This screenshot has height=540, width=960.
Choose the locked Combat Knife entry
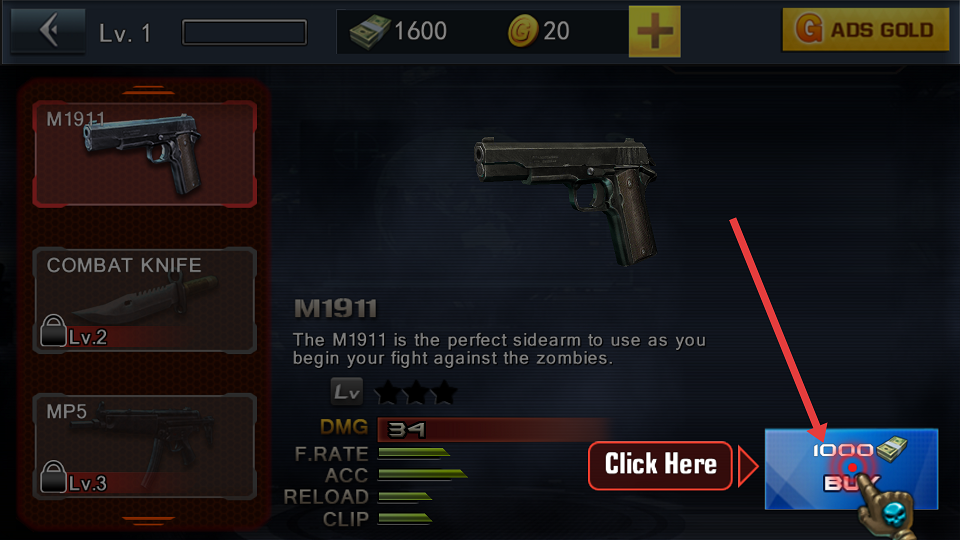click(145, 300)
